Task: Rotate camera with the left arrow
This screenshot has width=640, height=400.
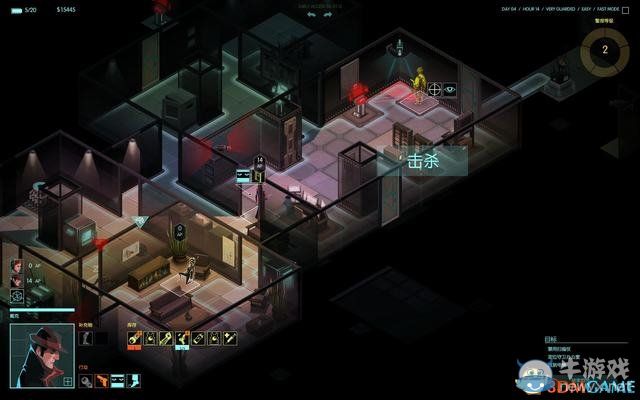Action: tap(312, 15)
